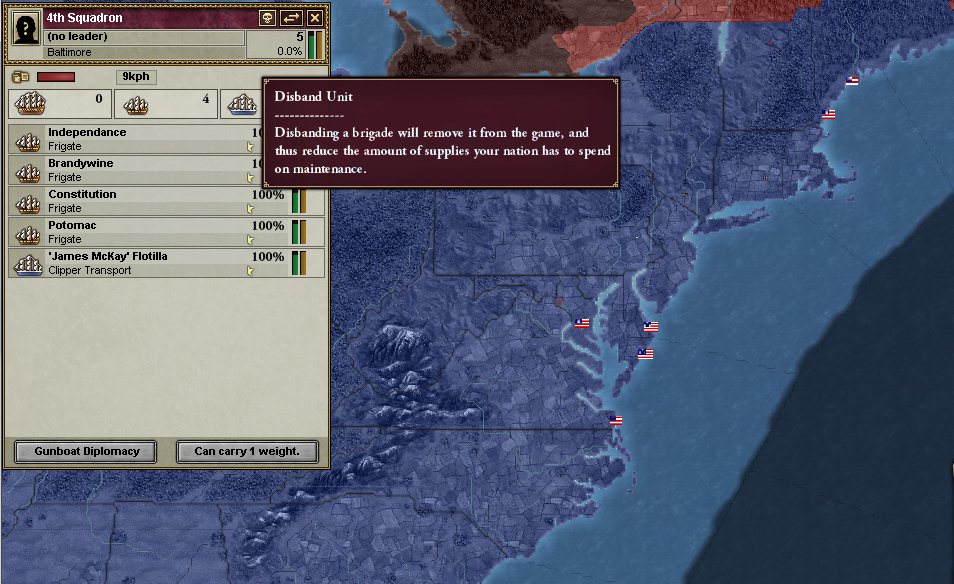Close the 4th Squadron panel

pyautogui.click(x=315, y=18)
